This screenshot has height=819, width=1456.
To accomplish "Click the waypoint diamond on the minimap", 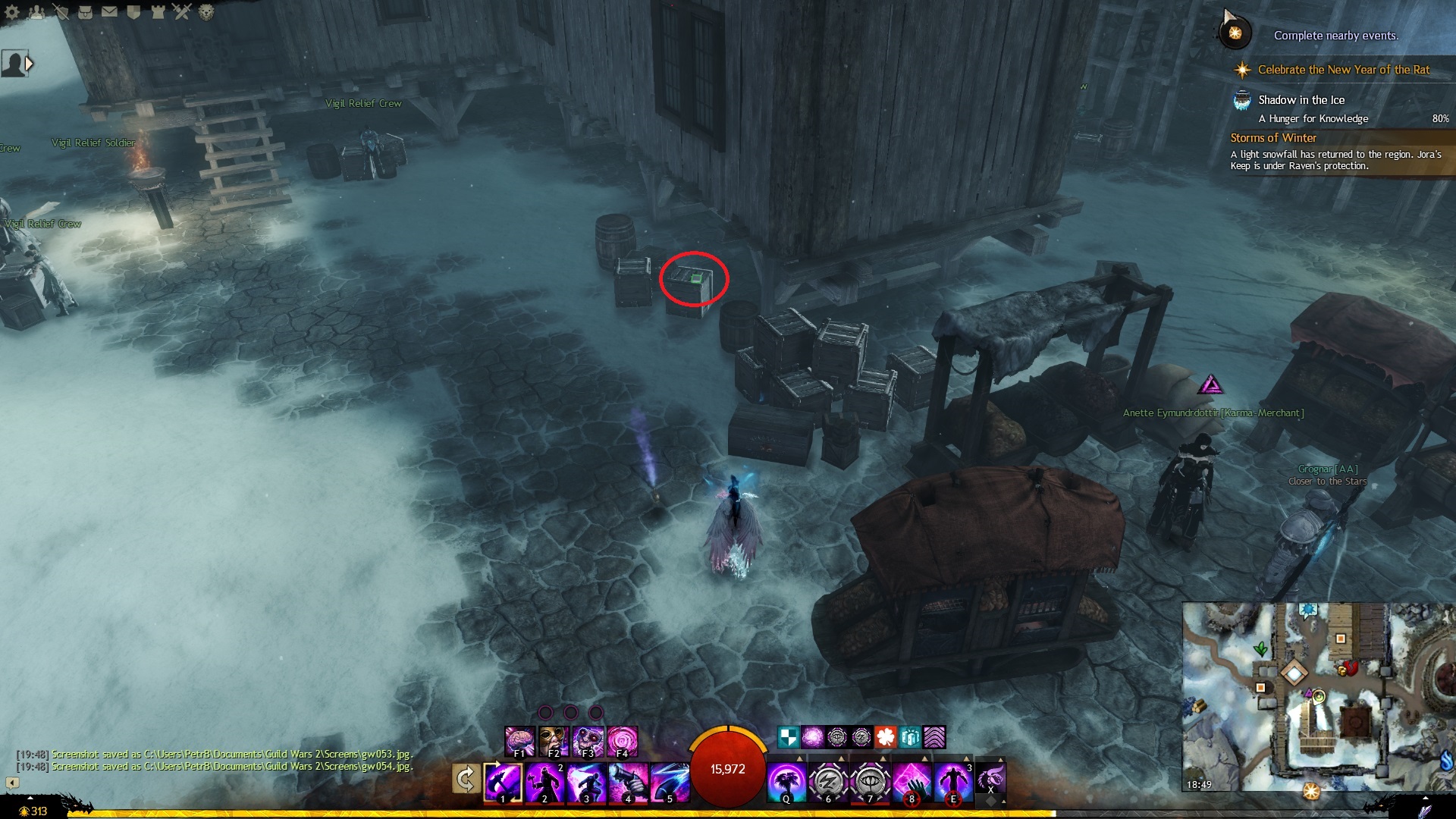I will tap(1294, 673).
